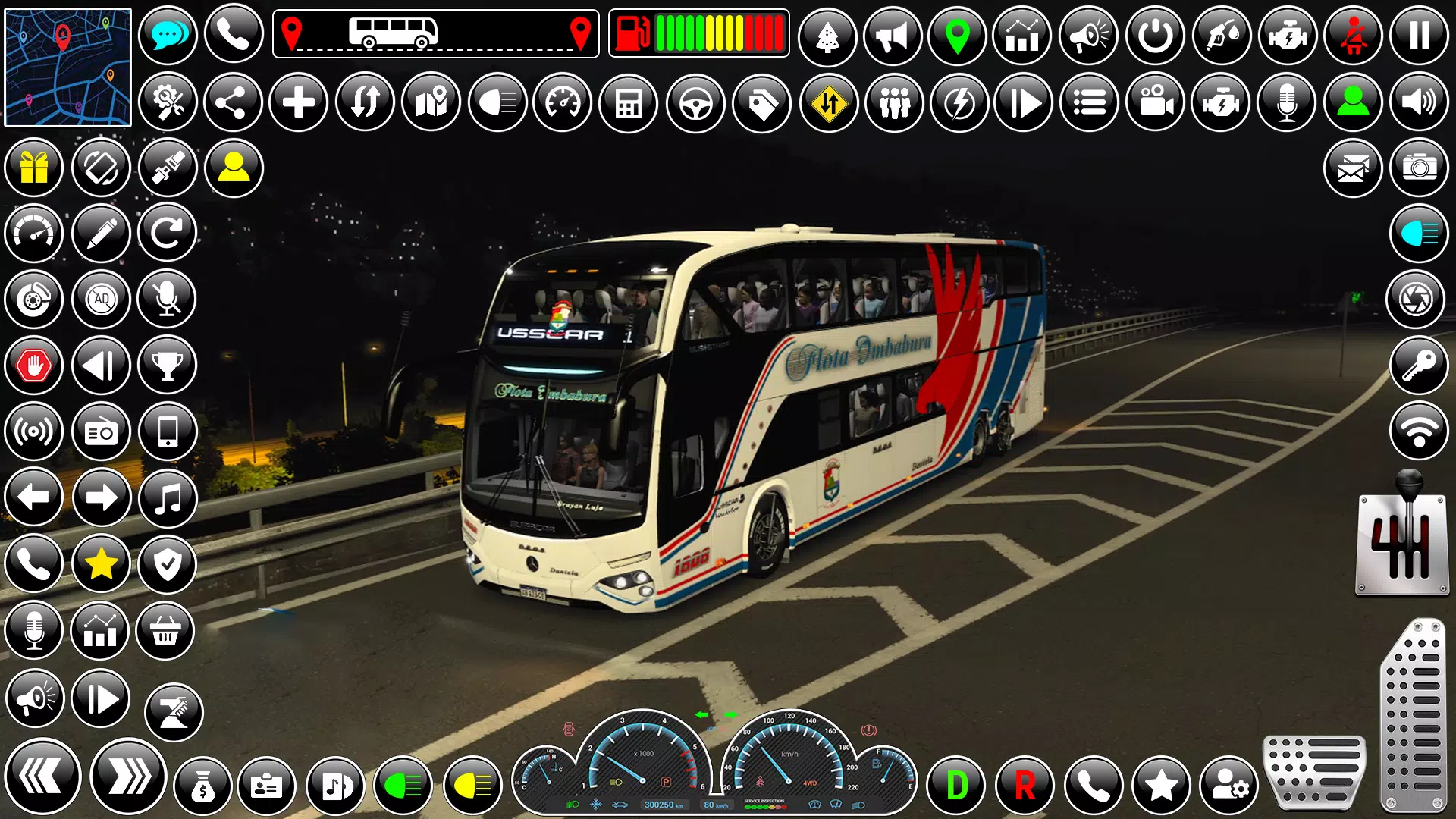Open the gift rewards icon

tap(33, 168)
